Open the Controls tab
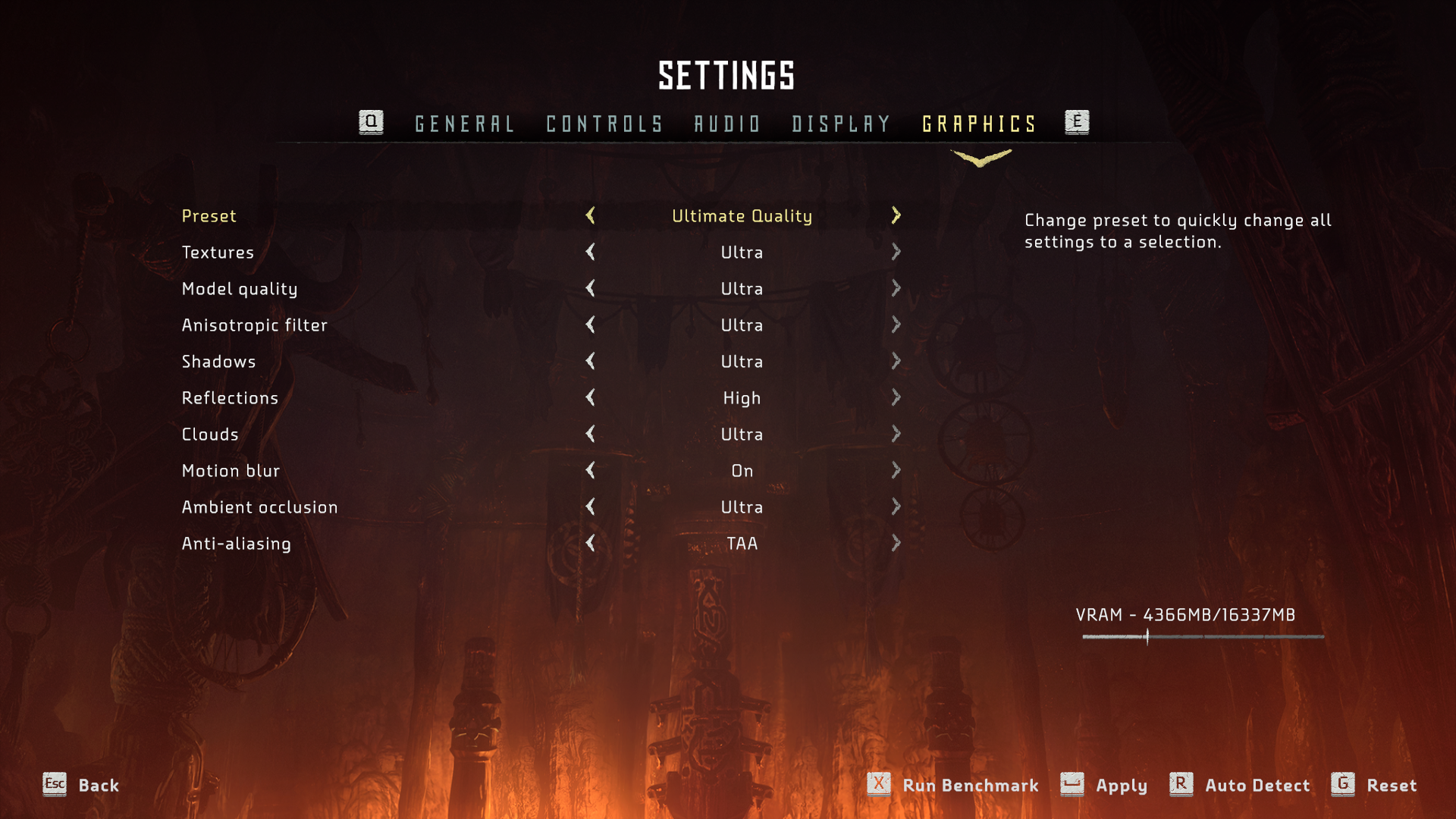This screenshot has width=1456, height=819. coord(604,124)
